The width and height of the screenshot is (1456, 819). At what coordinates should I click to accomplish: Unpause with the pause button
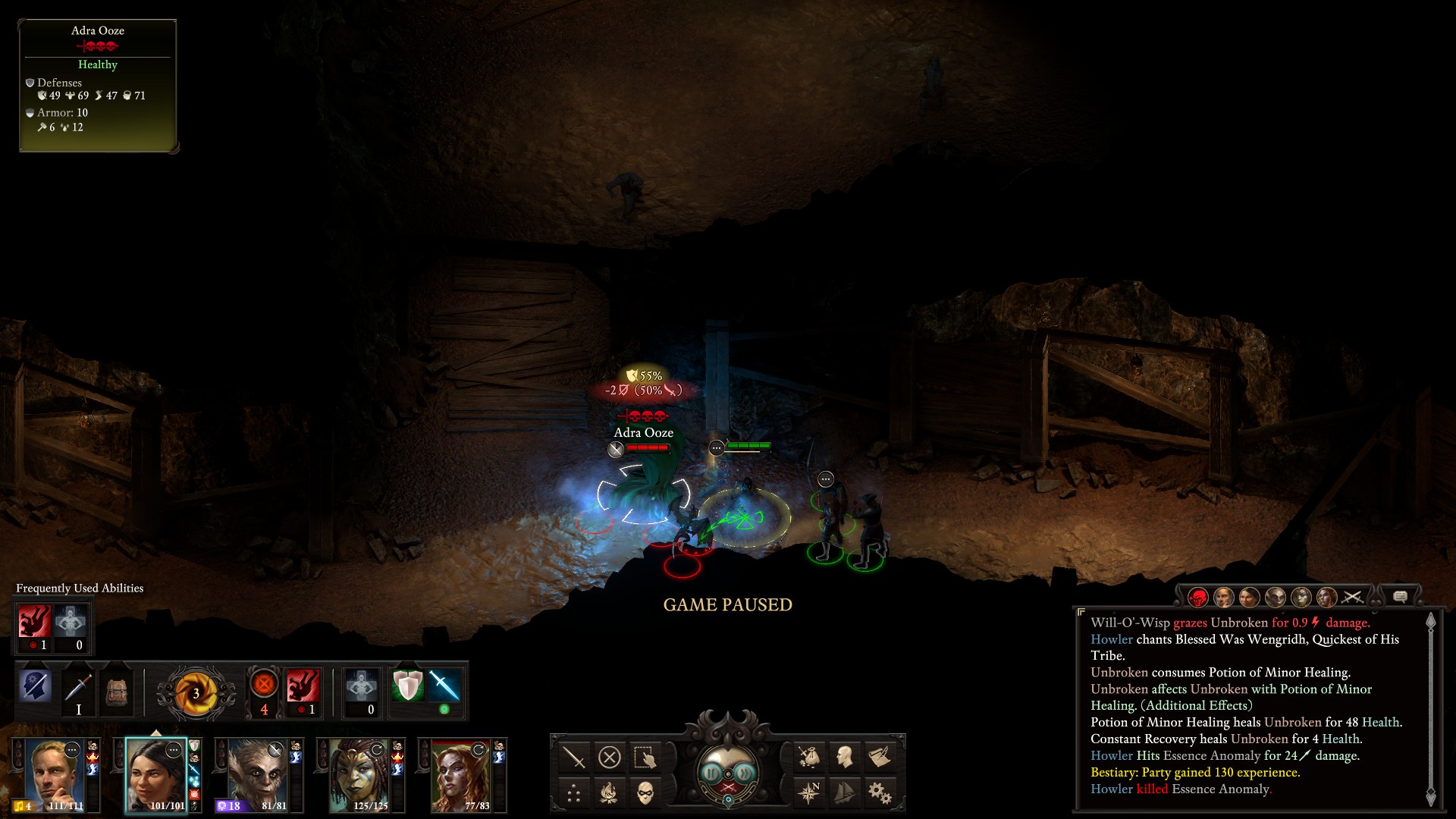click(711, 773)
